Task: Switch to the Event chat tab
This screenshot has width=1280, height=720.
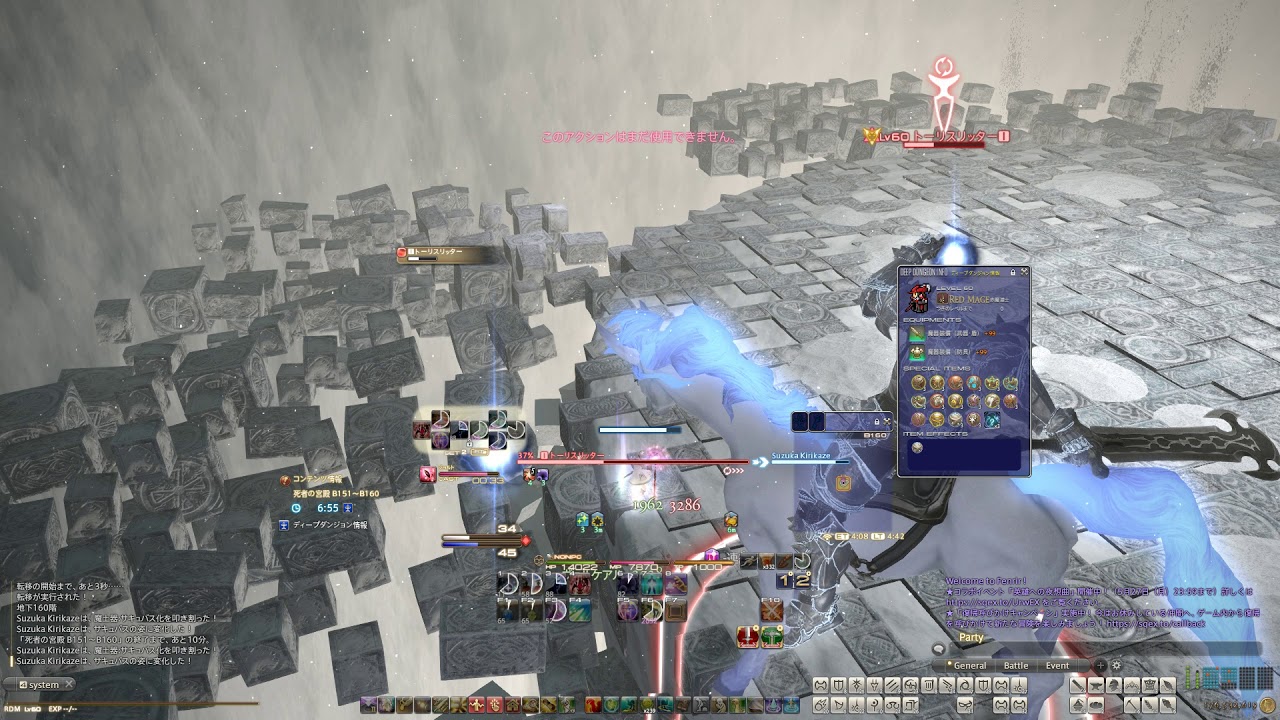Action: 1057,665
